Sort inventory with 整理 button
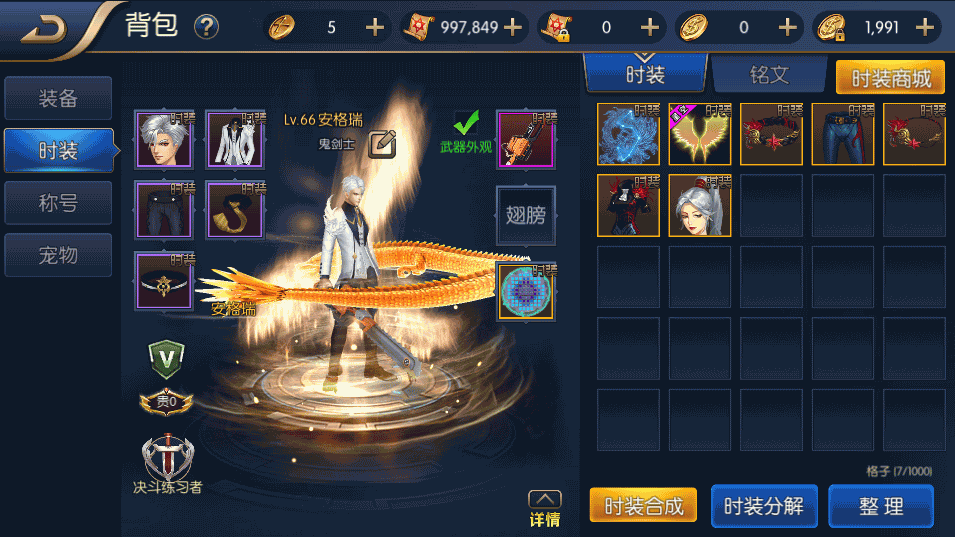955x537 pixels. [x=880, y=506]
